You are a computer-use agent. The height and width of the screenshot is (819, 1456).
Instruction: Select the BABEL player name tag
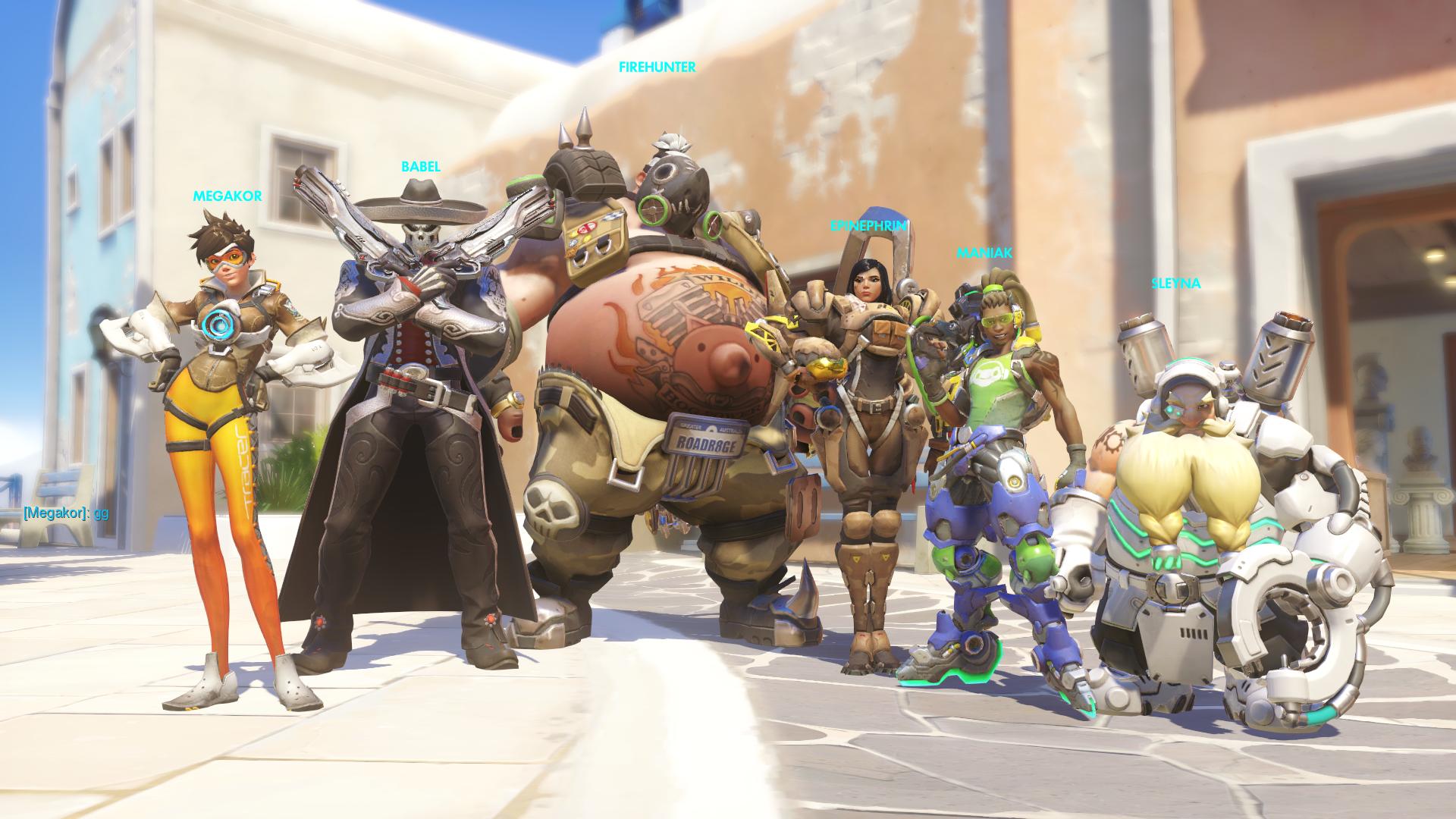click(421, 167)
